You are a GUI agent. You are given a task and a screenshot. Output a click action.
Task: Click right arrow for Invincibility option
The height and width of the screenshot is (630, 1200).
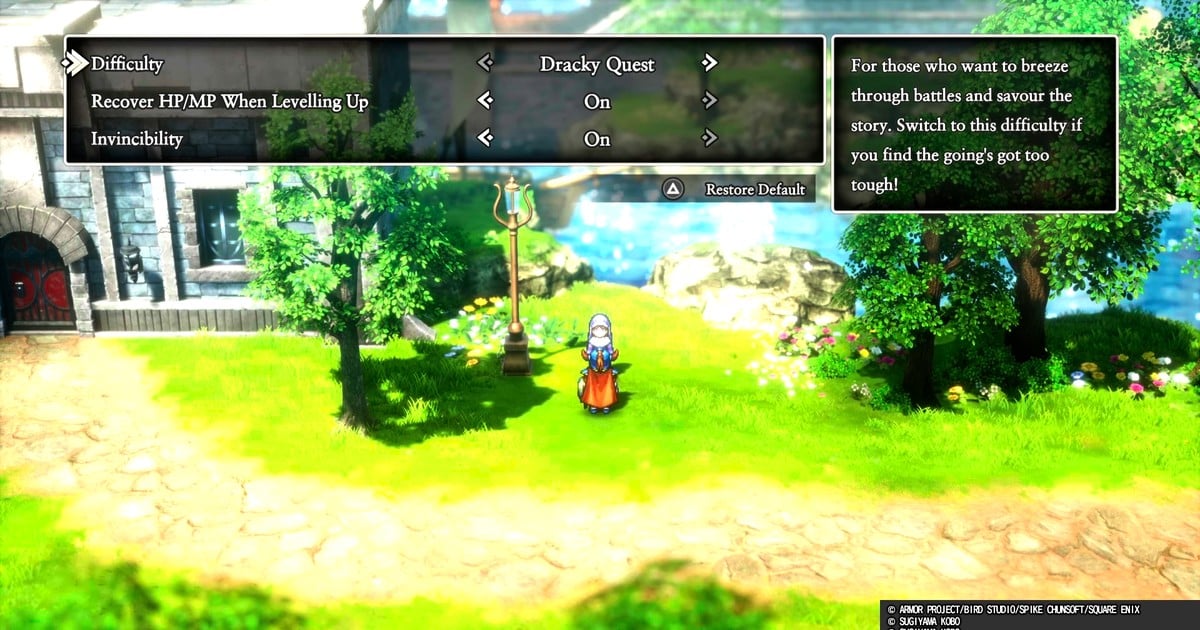point(710,138)
